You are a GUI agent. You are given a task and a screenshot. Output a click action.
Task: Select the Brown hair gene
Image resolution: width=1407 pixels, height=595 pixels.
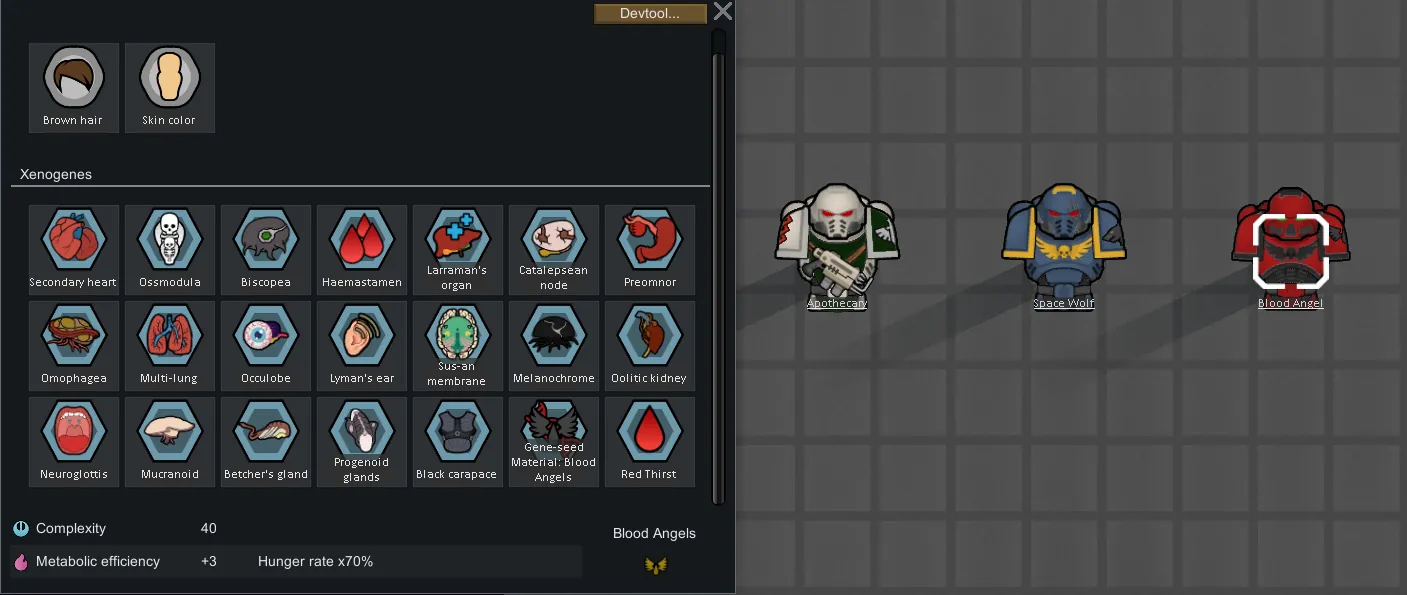tap(73, 87)
